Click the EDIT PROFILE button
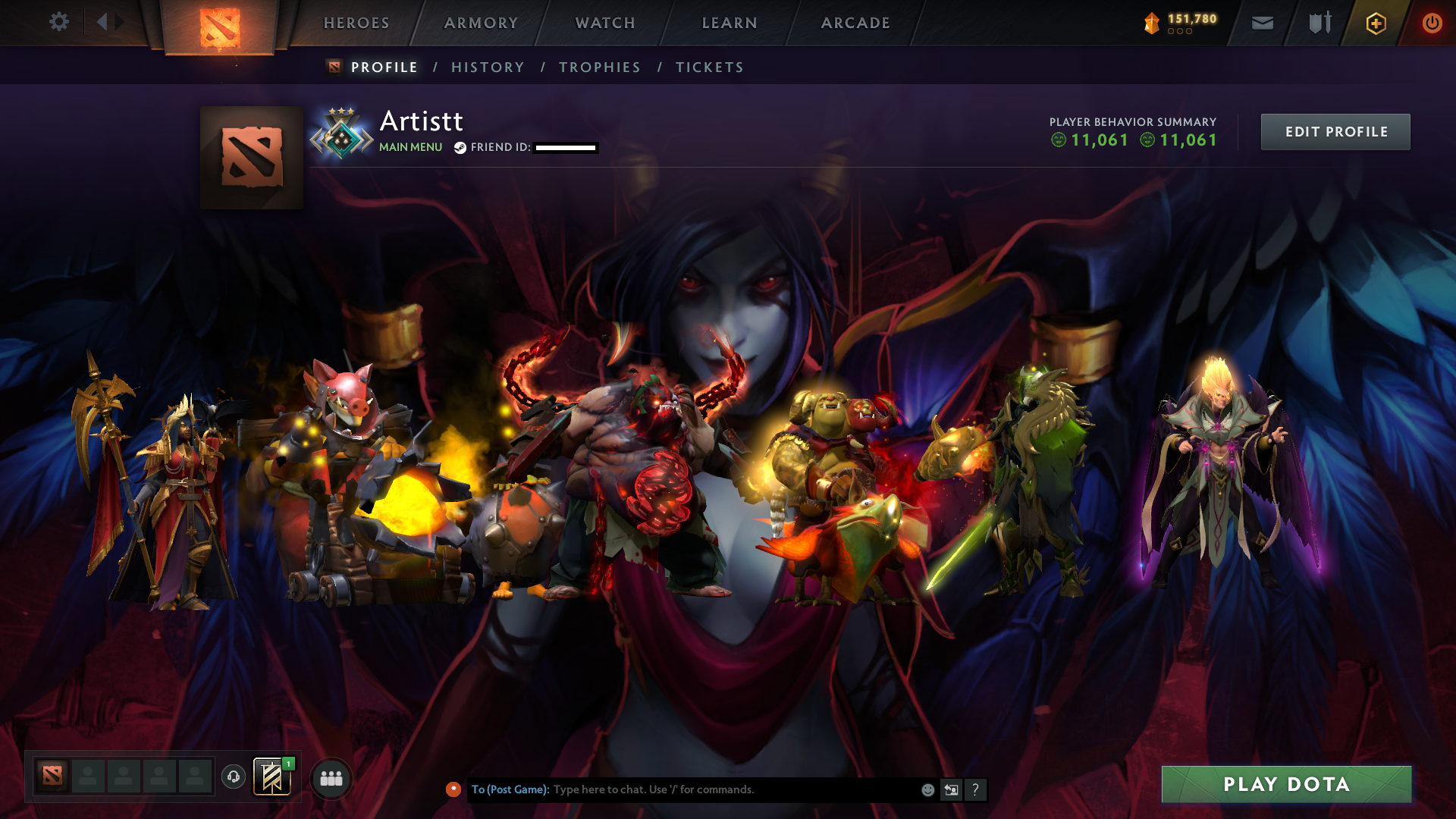The height and width of the screenshot is (819, 1456). pyautogui.click(x=1335, y=131)
